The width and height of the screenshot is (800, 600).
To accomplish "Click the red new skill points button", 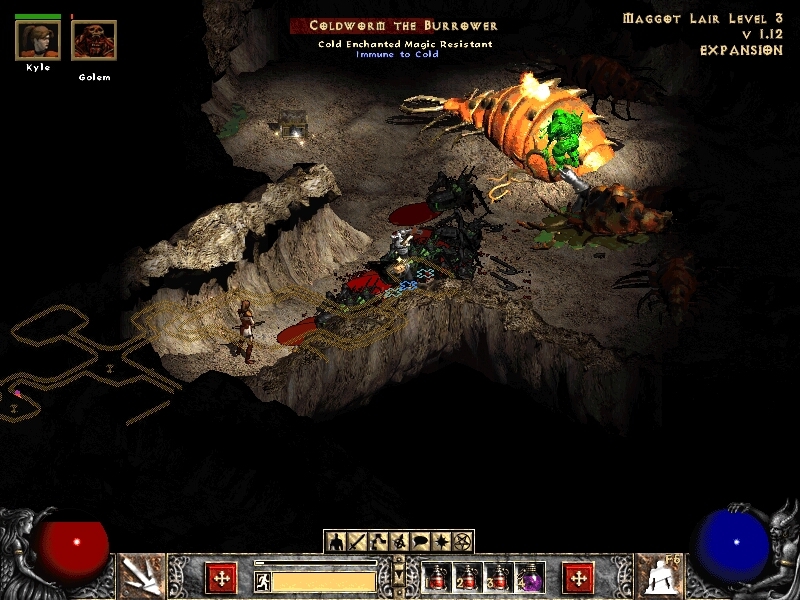I will pyautogui.click(x=578, y=578).
